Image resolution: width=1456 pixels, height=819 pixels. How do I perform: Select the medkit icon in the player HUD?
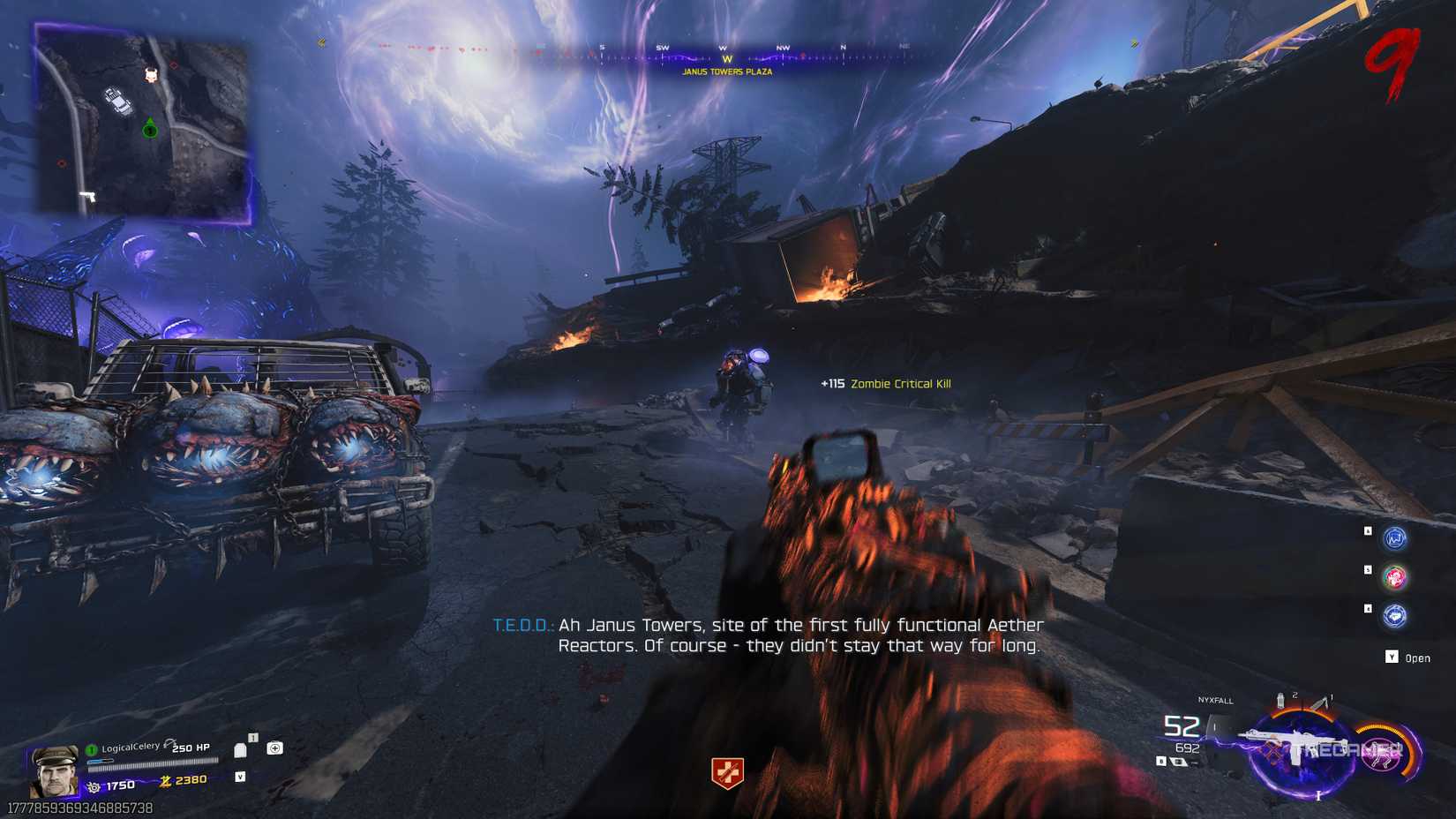click(274, 748)
